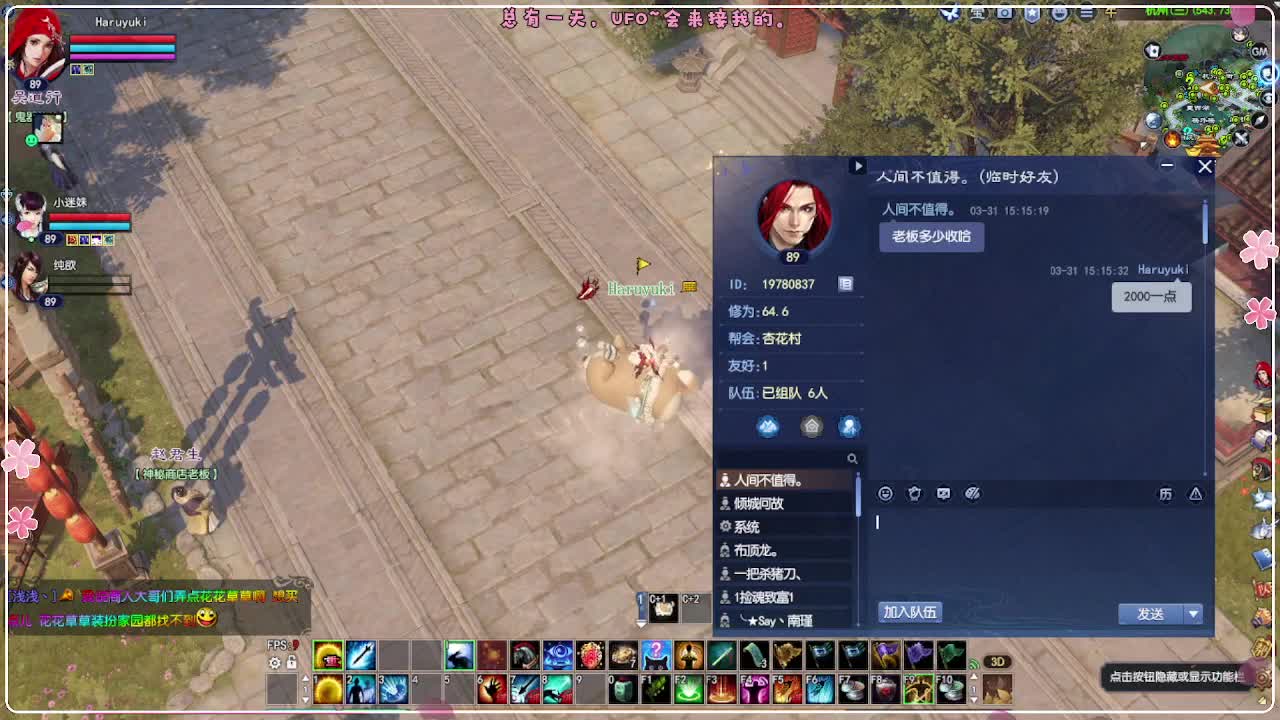Click the camera screenshot icon on the top toolbar
This screenshot has width=1280, height=720.
pos(1003,13)
